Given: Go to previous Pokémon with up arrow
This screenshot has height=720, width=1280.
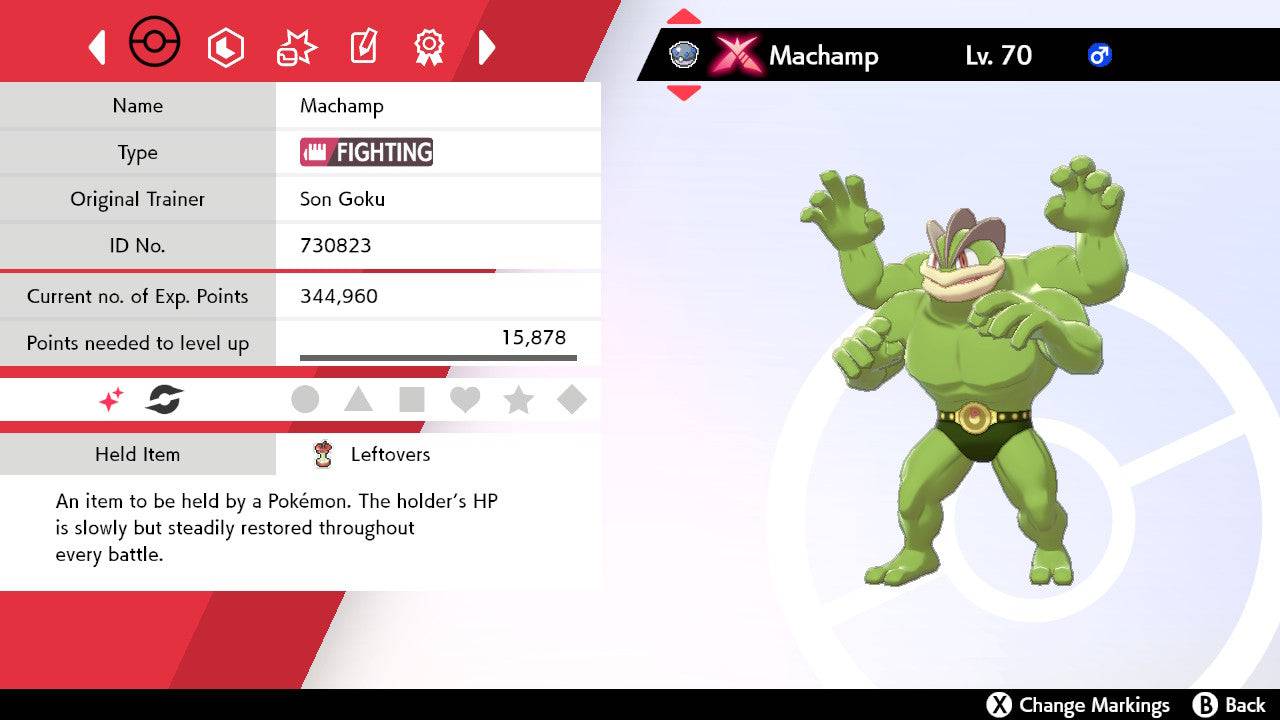Looking at the screenshot, I should [684, 17].
